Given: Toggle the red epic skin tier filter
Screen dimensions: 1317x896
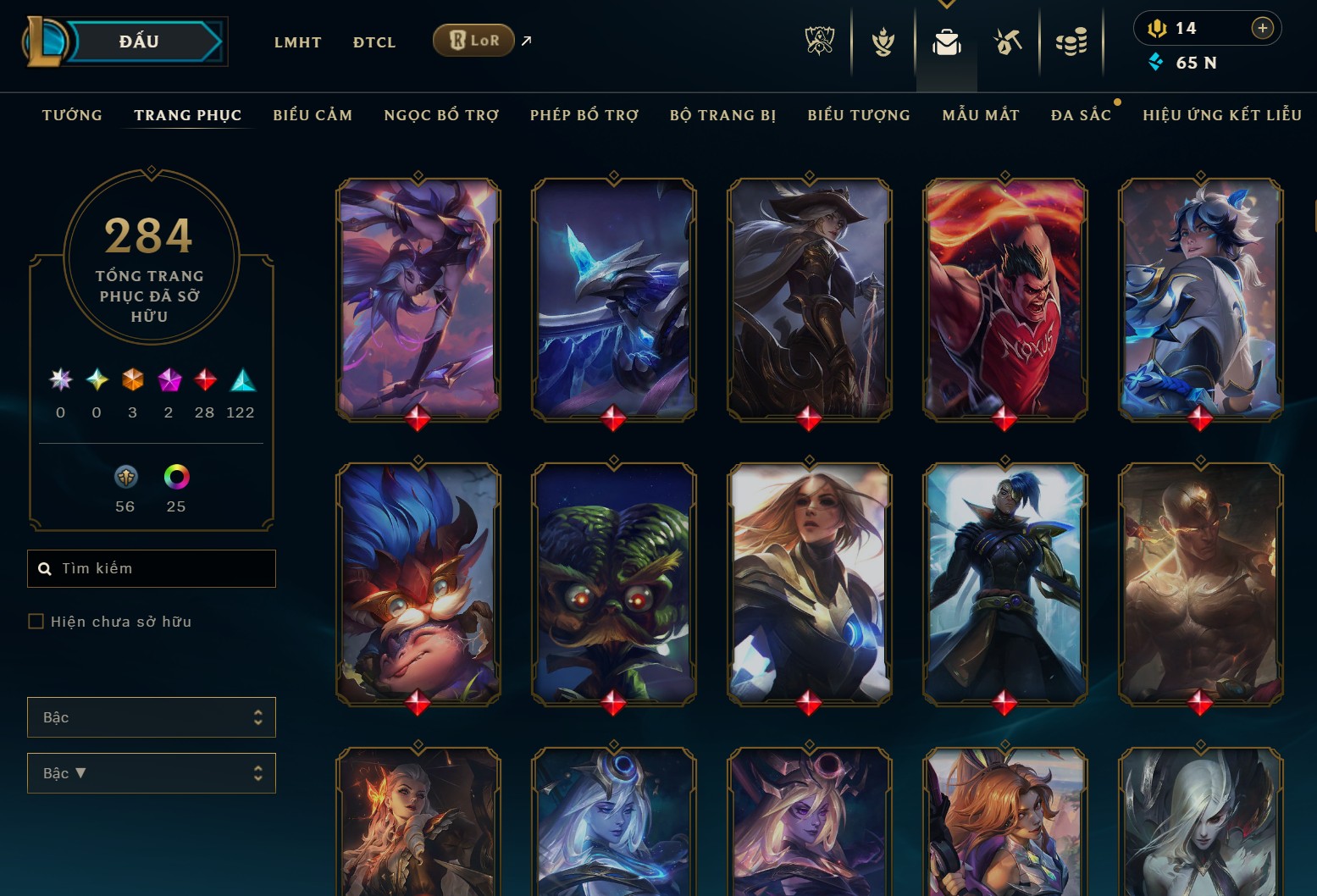Looking at the screenshot, I should pos(204,381).
